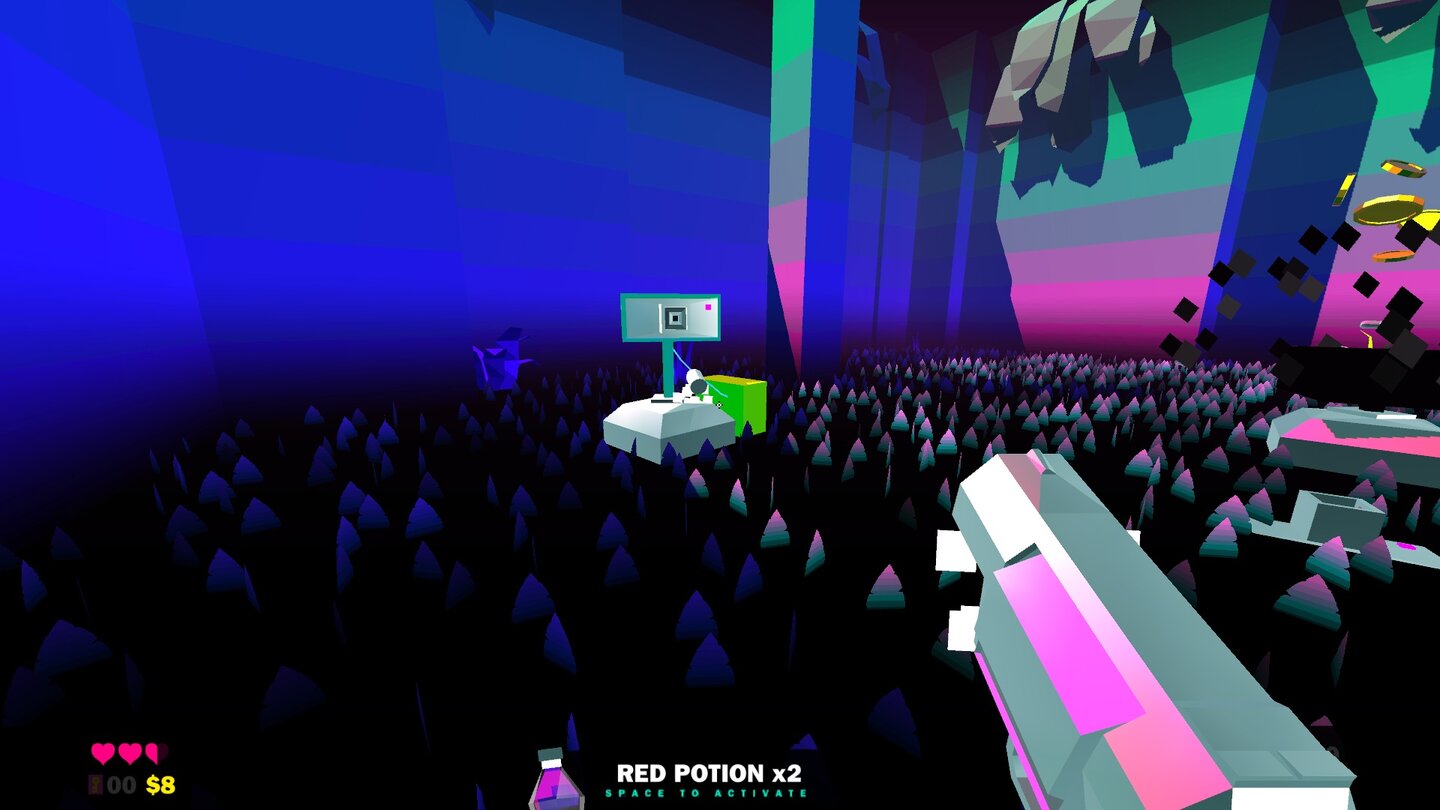Image resolution: width=1440 pixels, height=810 pixels.
Task: Open the SPACE TO ACTIVATE prompt
Action: click(x=705, y=794)
